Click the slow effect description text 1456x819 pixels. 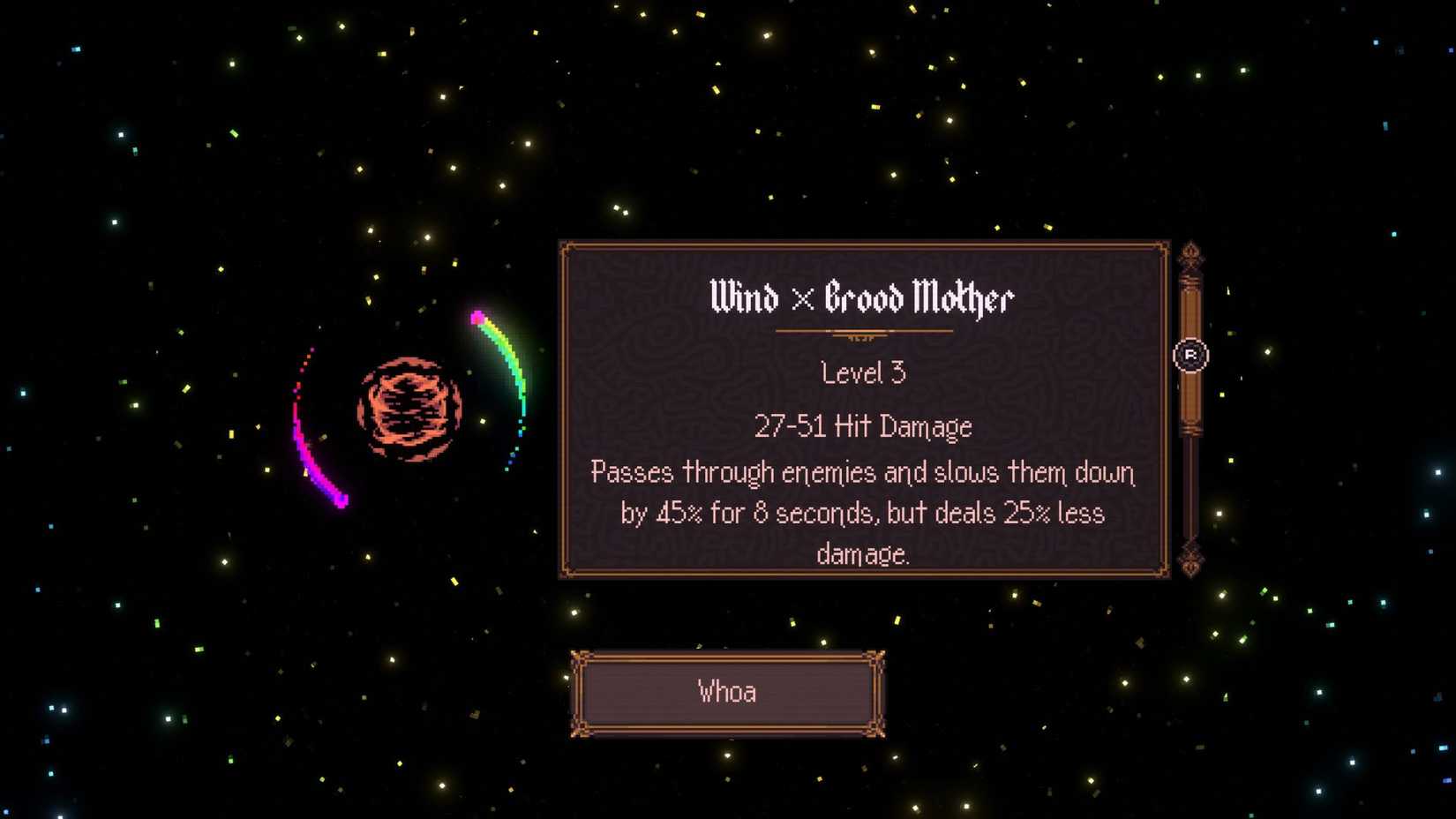pos(863,514)
